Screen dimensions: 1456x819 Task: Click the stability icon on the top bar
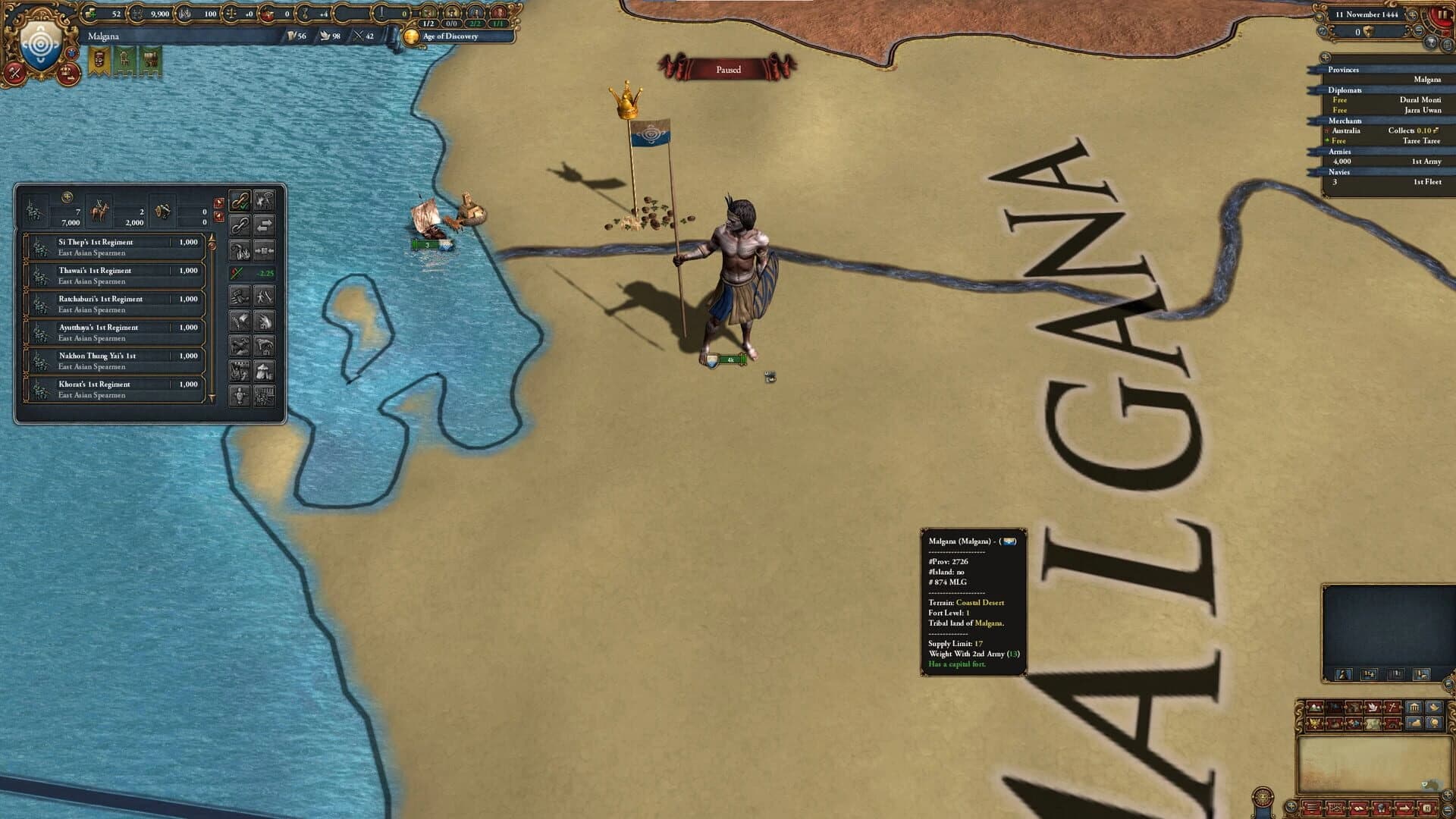tap(232, 12)
